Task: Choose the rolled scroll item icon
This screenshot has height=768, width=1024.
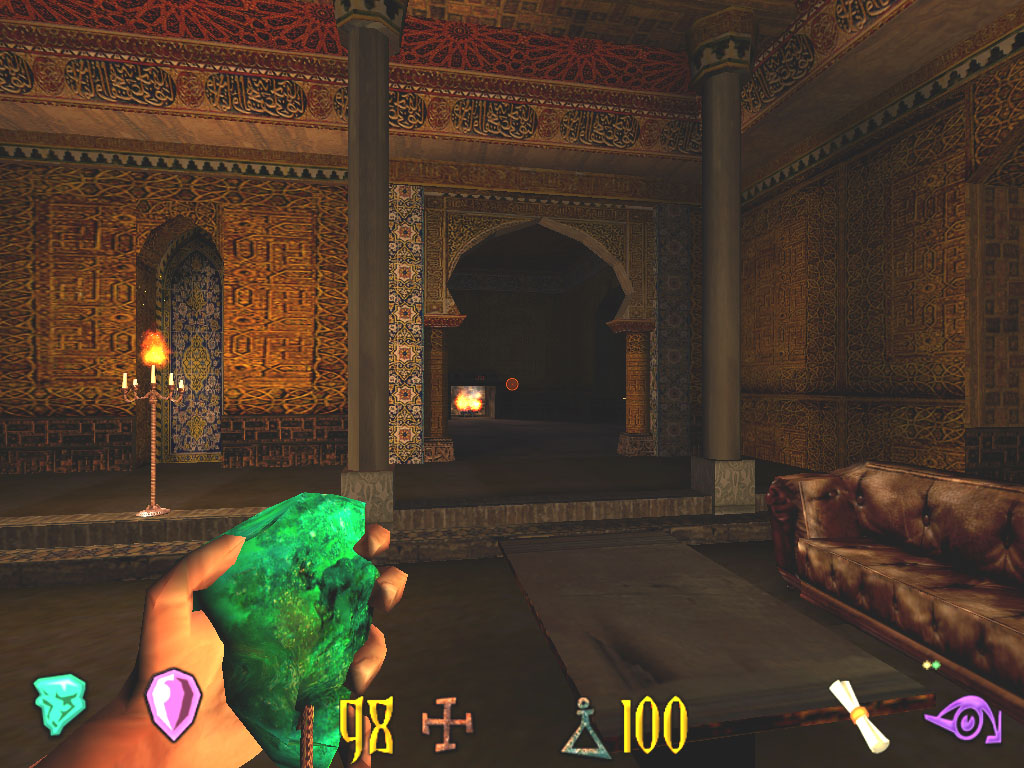Action: click(x=862, y=714)
